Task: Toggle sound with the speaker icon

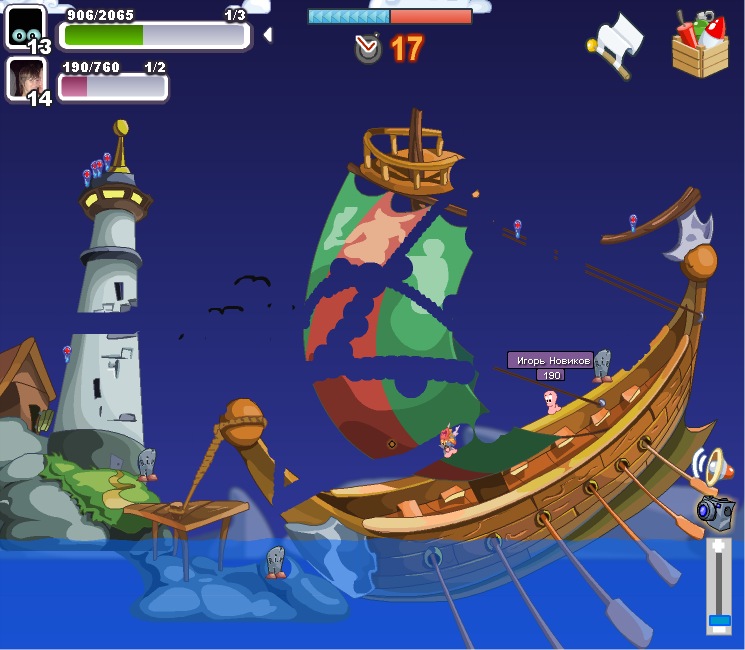Action: click(x=711, y=467)
